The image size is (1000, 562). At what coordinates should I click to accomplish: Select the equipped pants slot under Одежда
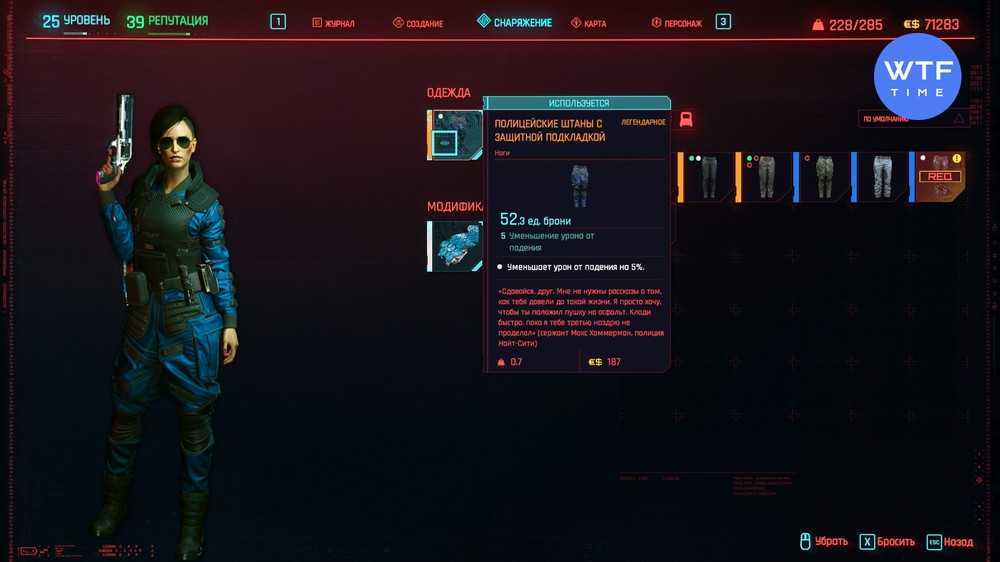click(456, 134)
